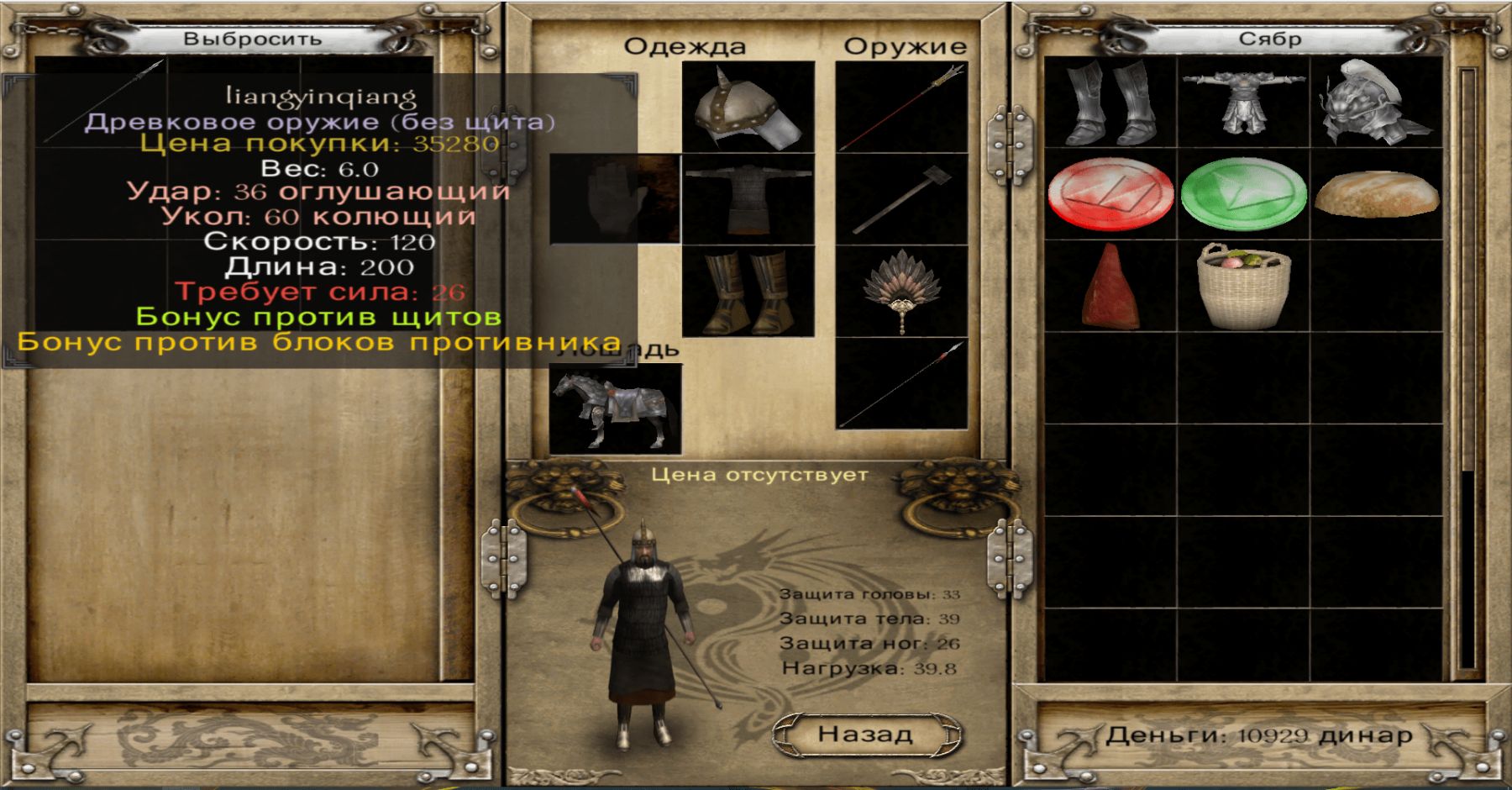This screenshot has height=790, width=1512.
Task: Select the red-shafted spear weapon slot
Action: 901,107
